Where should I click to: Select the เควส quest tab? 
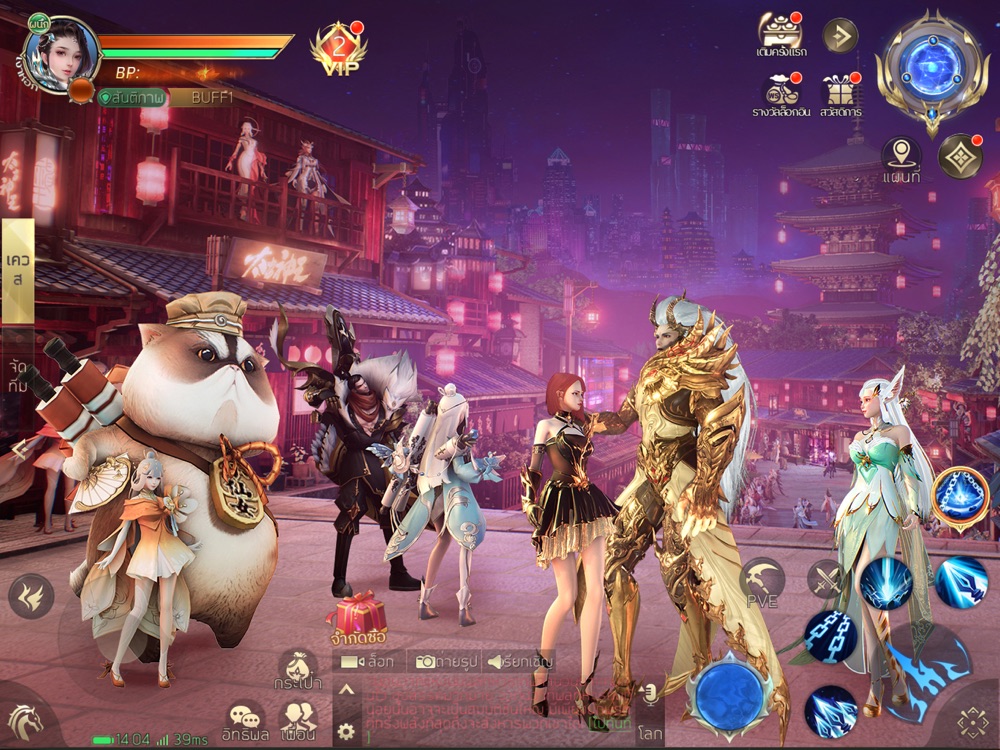17,270
